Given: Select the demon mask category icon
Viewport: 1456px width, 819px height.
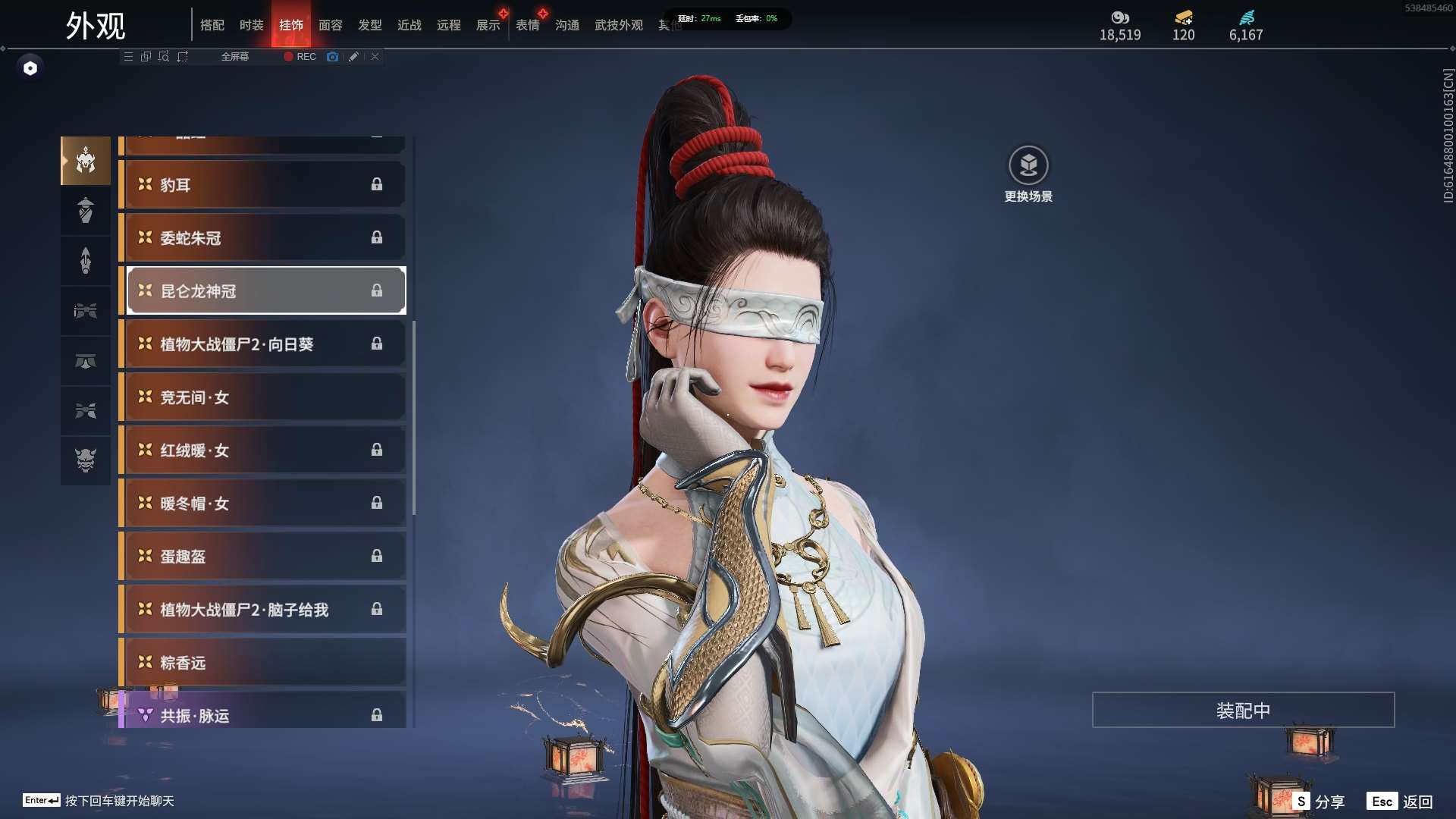Looking at the screenshot, I should (x=86, y=460).
